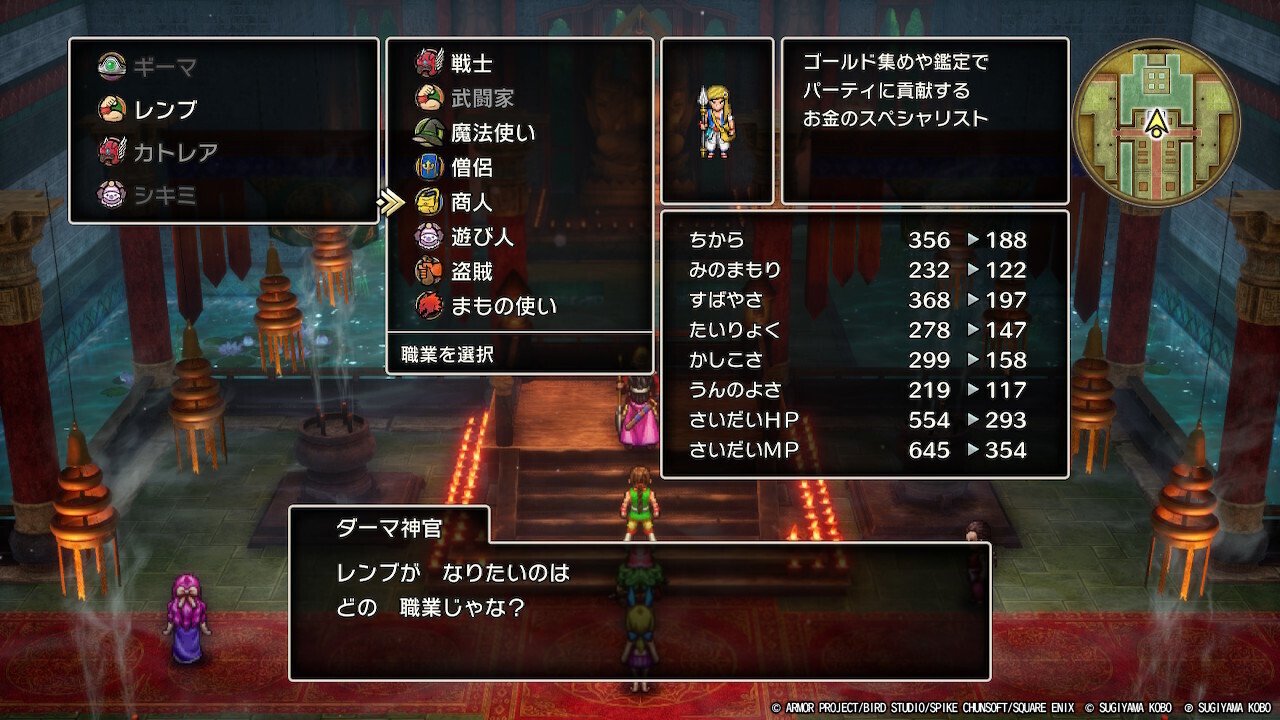This screenshot has height=720, width=1280.
Task: Click the 商人 (Merchant) class icon
Action: pyautogui.click(x=431, y=203)
